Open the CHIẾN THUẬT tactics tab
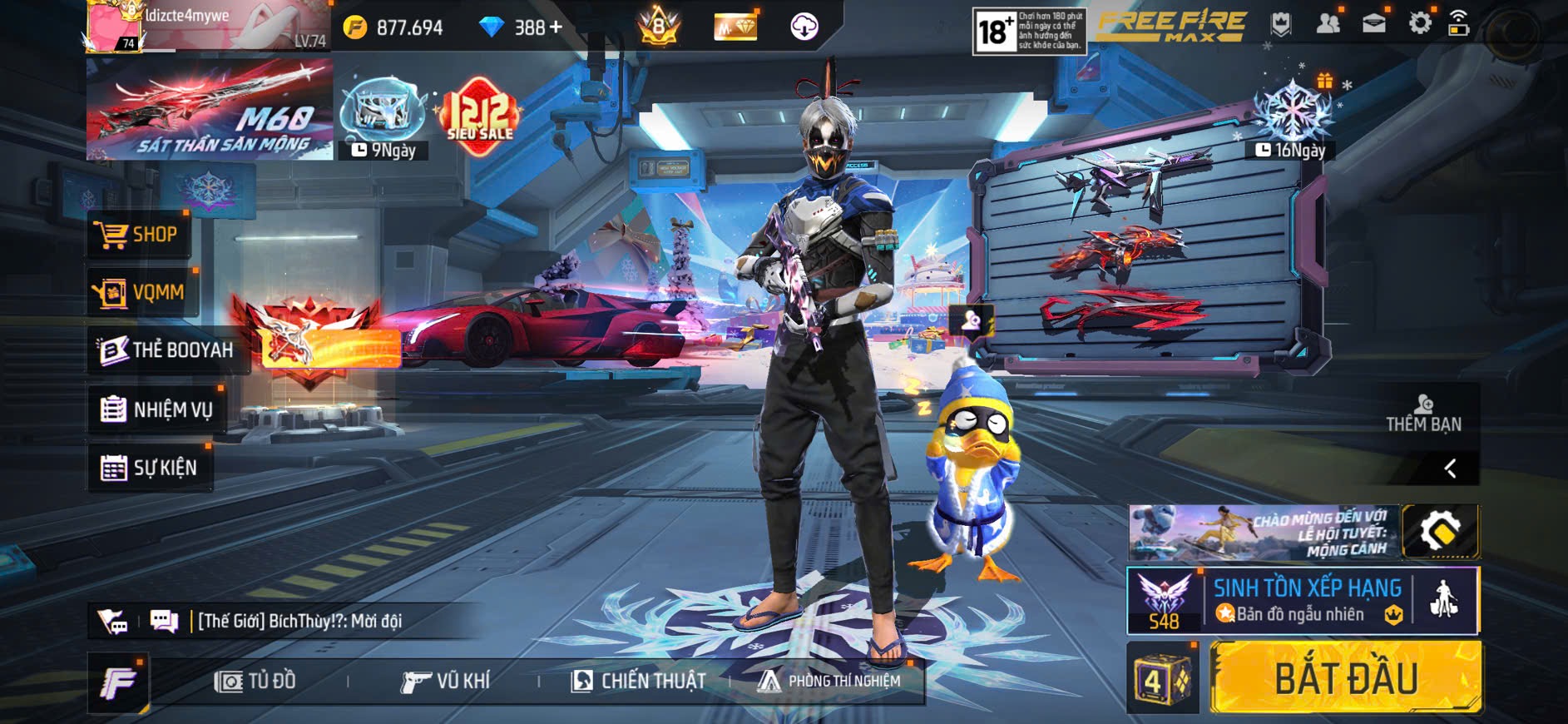Viewport: 1568px width, 724px height. coord(638,682)
